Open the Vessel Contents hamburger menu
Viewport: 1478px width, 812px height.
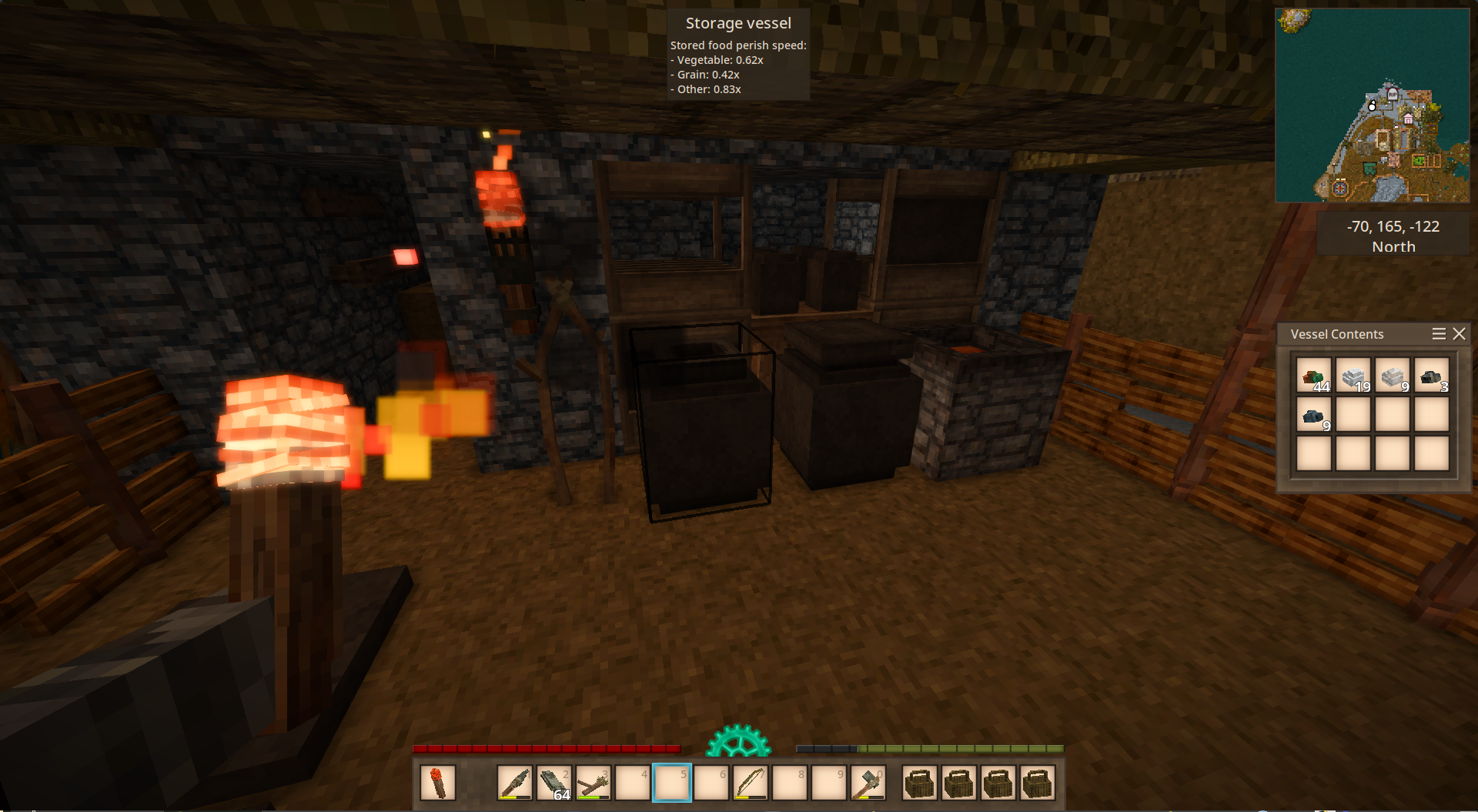pos(1438,334)
